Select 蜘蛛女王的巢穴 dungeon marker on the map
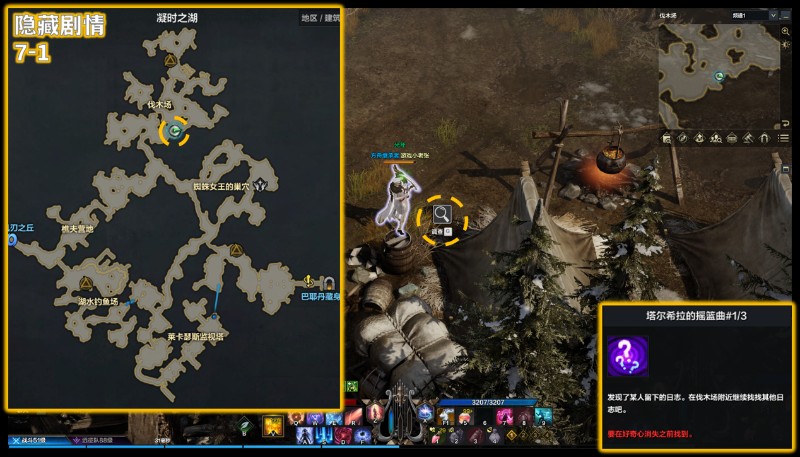 [x=261, y=185]
